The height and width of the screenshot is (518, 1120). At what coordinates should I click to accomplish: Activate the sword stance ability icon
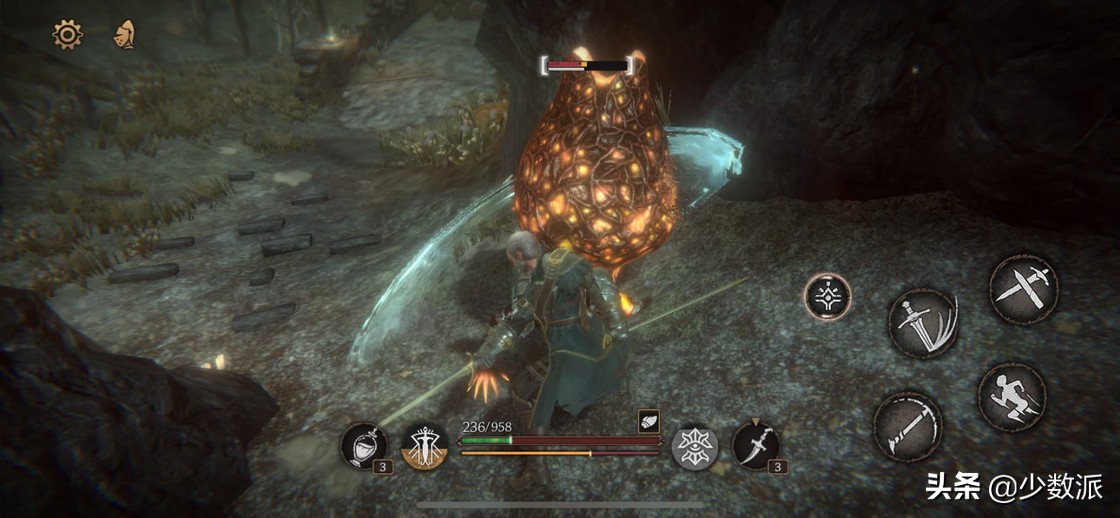tap(424, 446)
